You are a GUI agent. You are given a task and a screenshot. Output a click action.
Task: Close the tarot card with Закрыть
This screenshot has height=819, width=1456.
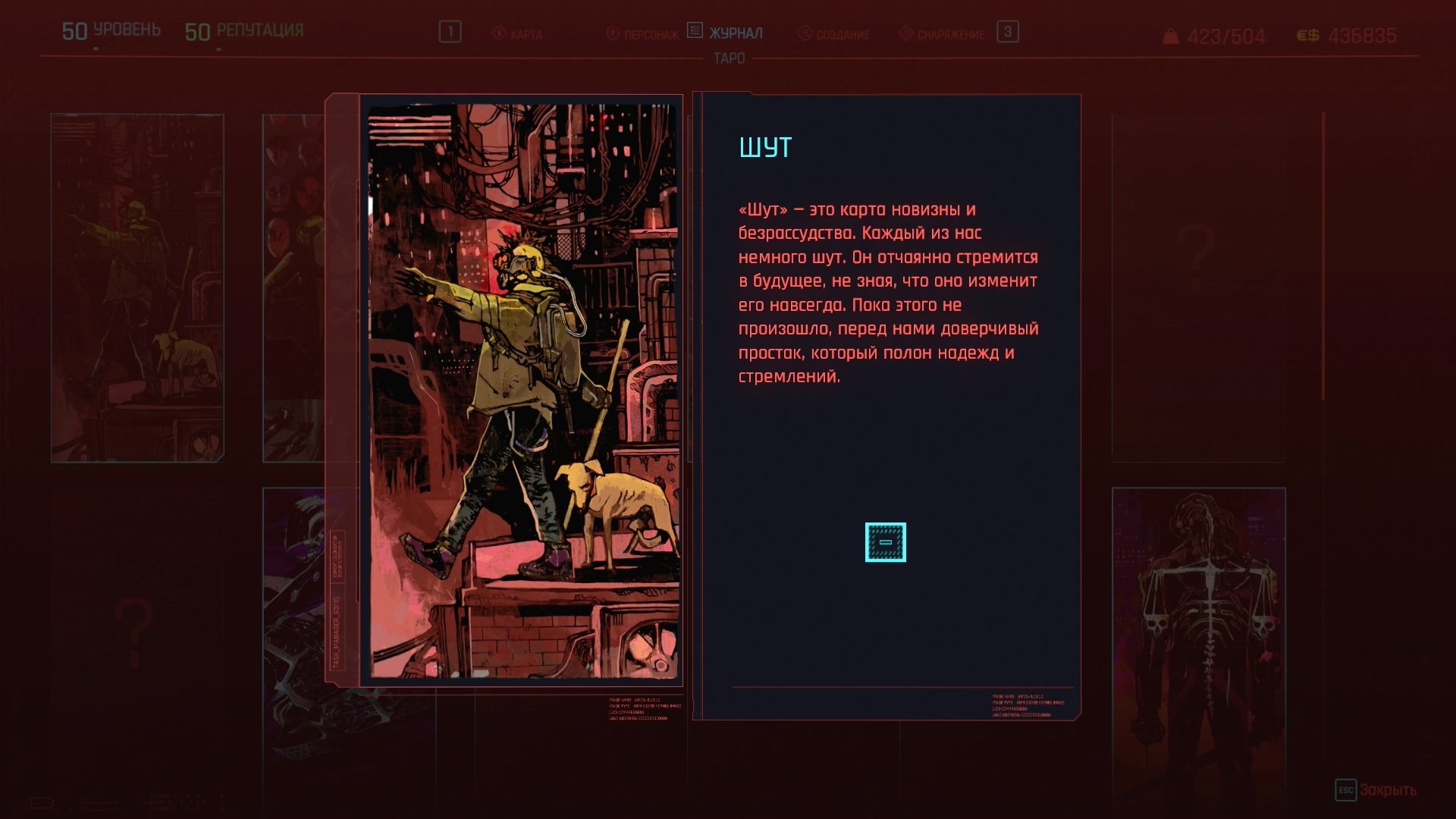click(x=1376, y=790)
